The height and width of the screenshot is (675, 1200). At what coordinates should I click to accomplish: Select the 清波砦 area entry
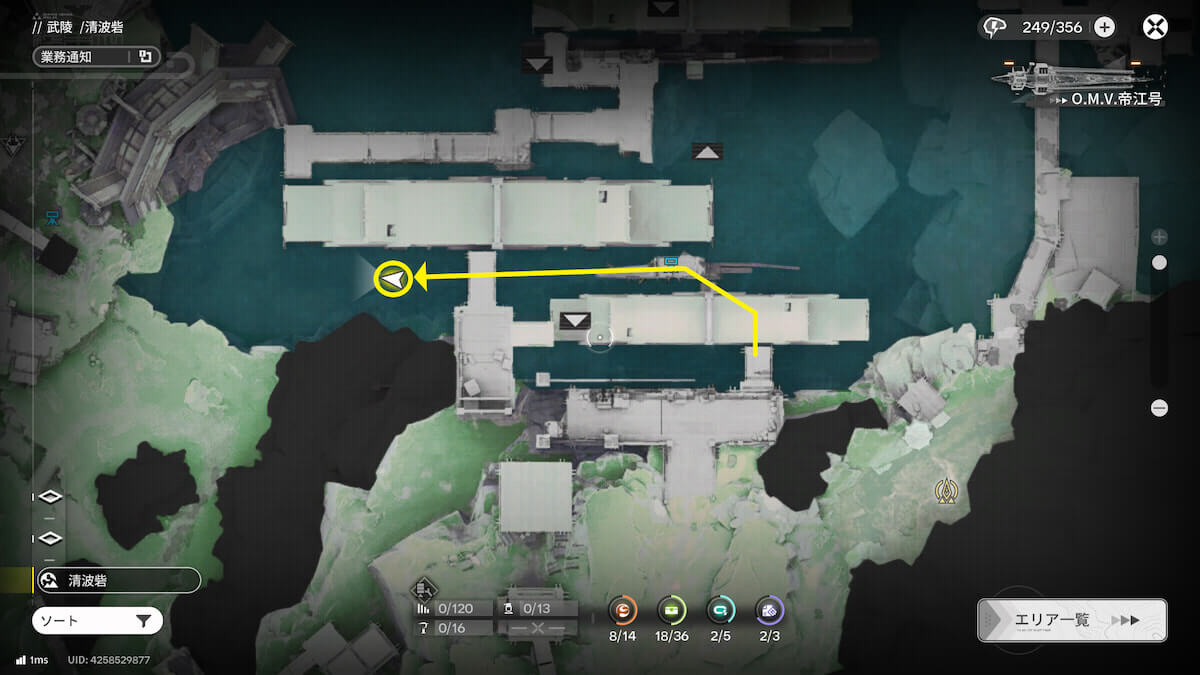pyautogui.click(x=117, y=580)
